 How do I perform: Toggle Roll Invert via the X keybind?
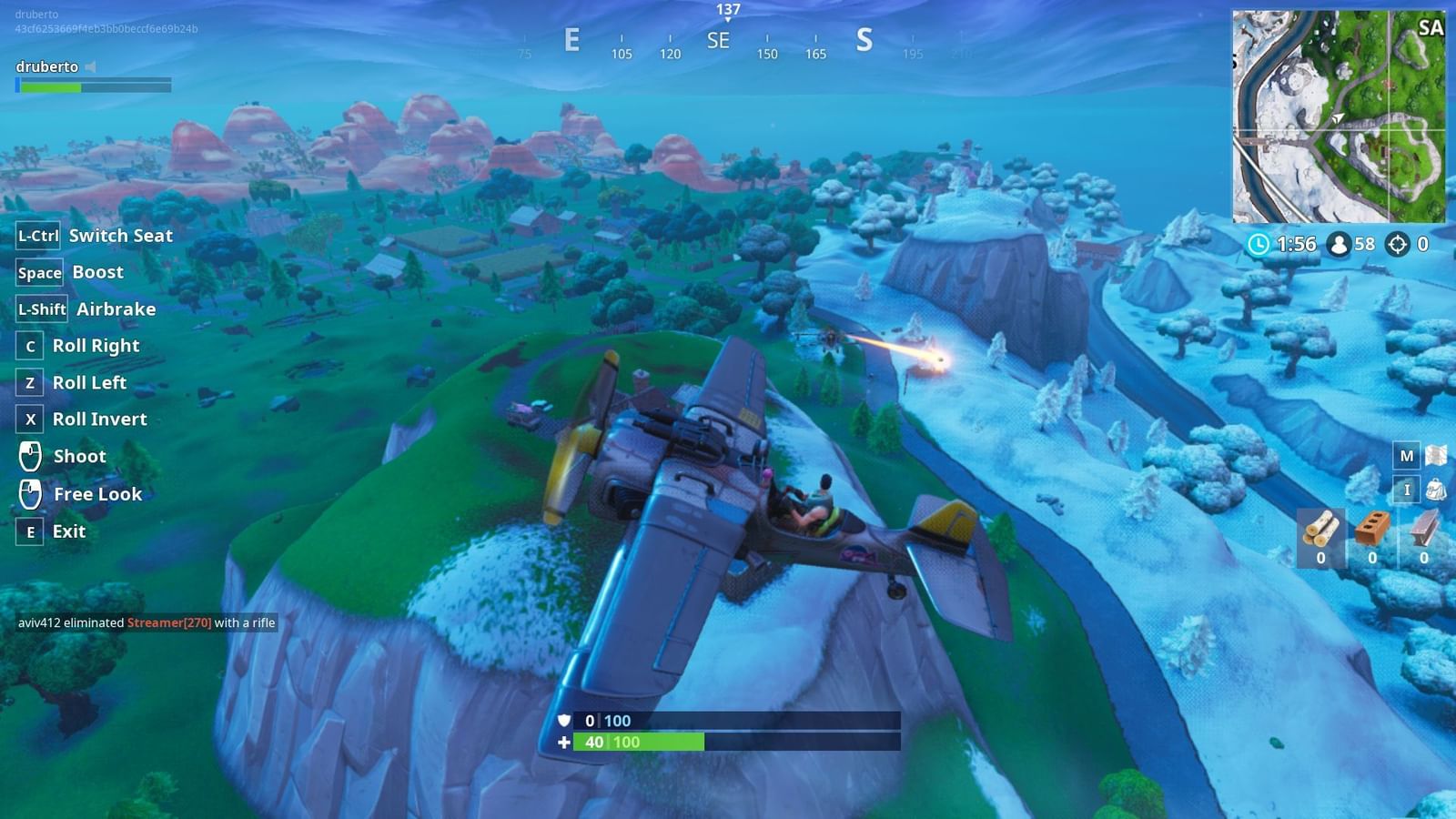coord(28,419)
